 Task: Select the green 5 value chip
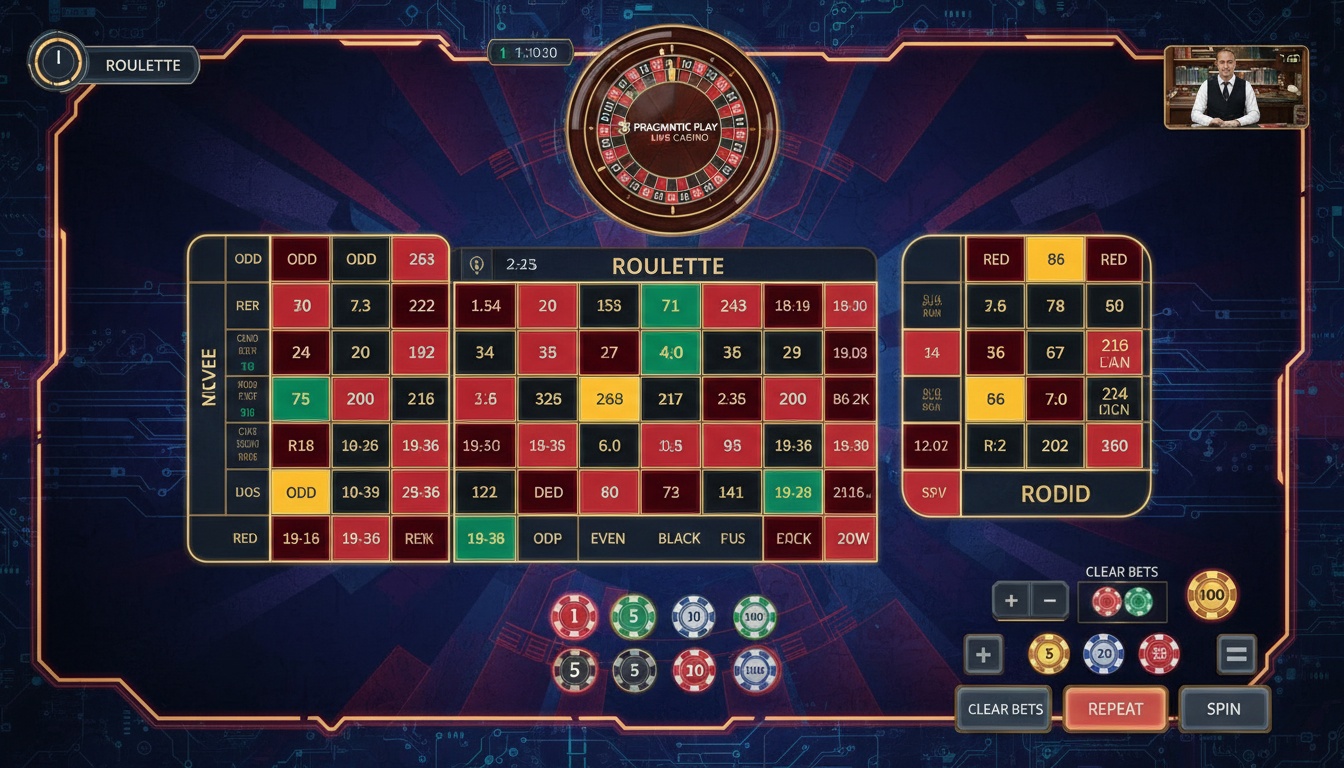pyautogui.click(x=632, y=616)
